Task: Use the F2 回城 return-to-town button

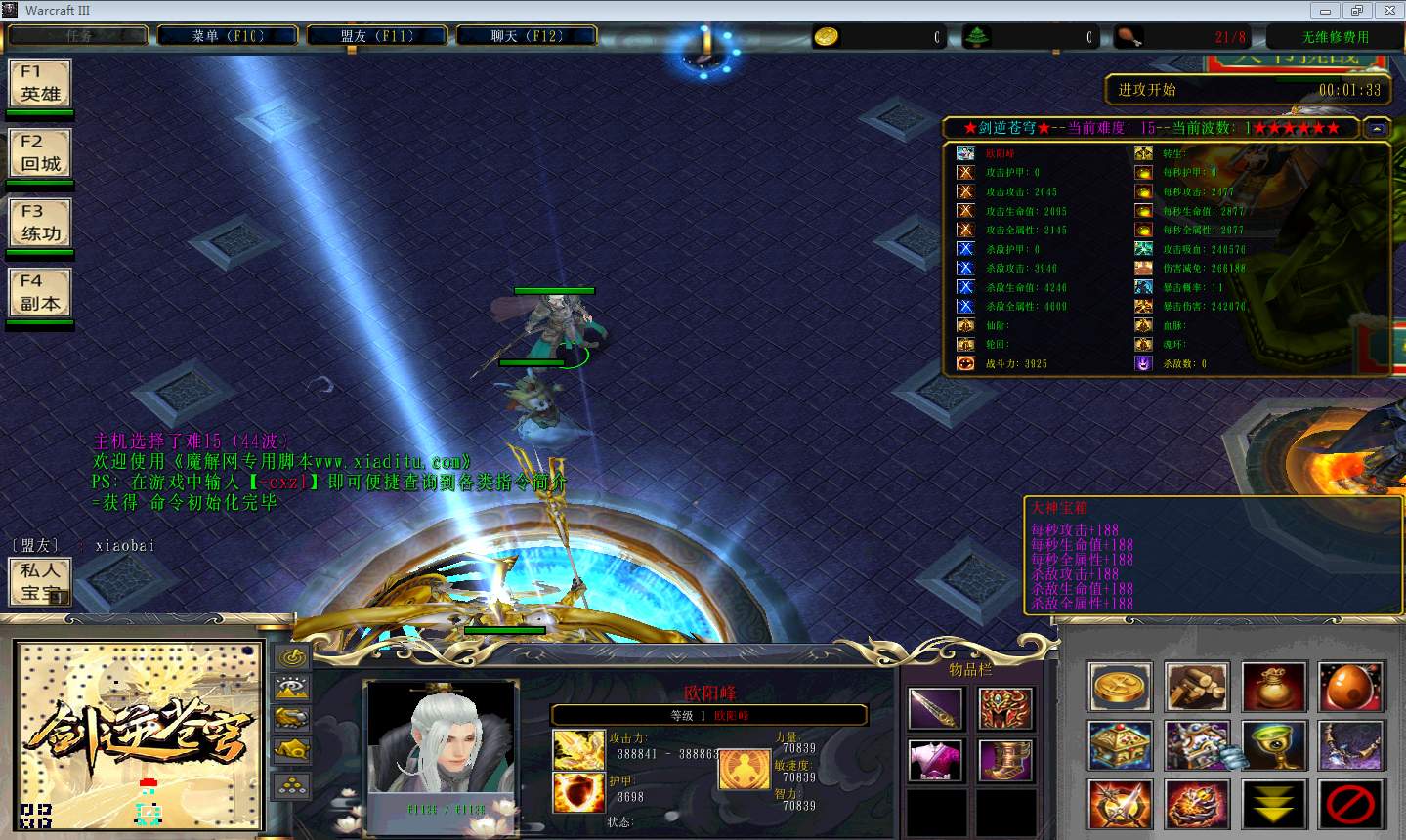Action: [40, 152]
